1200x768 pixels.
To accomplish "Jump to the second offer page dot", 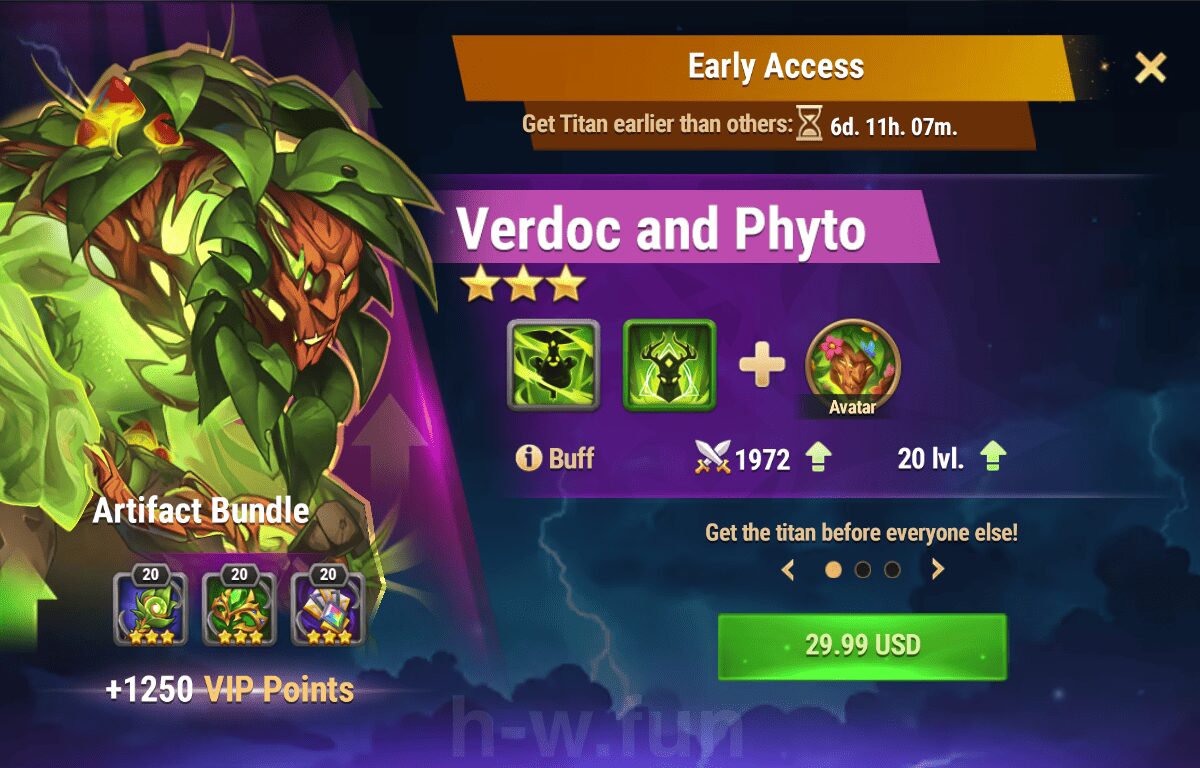I will (862, 570).
